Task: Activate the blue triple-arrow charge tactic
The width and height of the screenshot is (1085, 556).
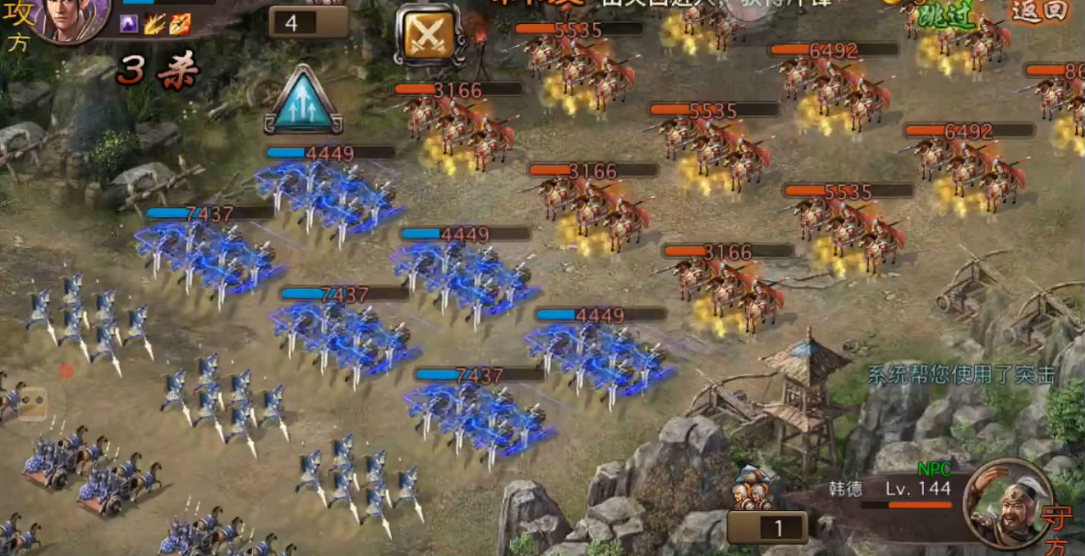Action: pyautogui.click(x=302, y=100)
